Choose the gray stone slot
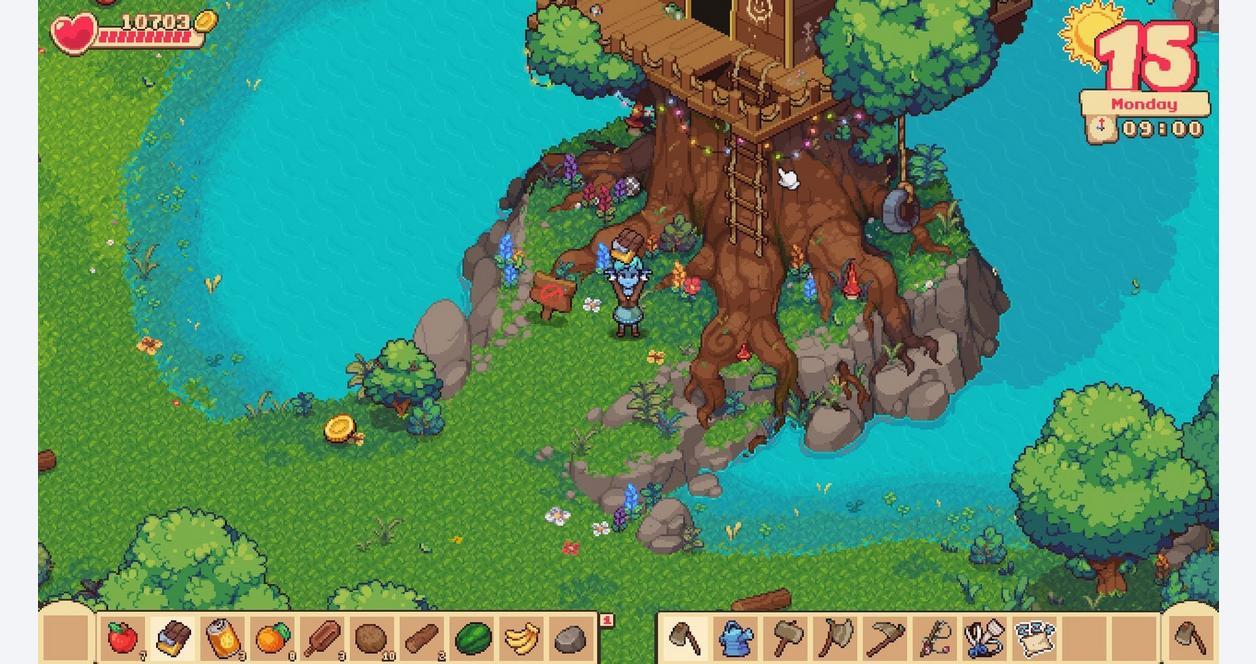 click(x=570, y=638)
